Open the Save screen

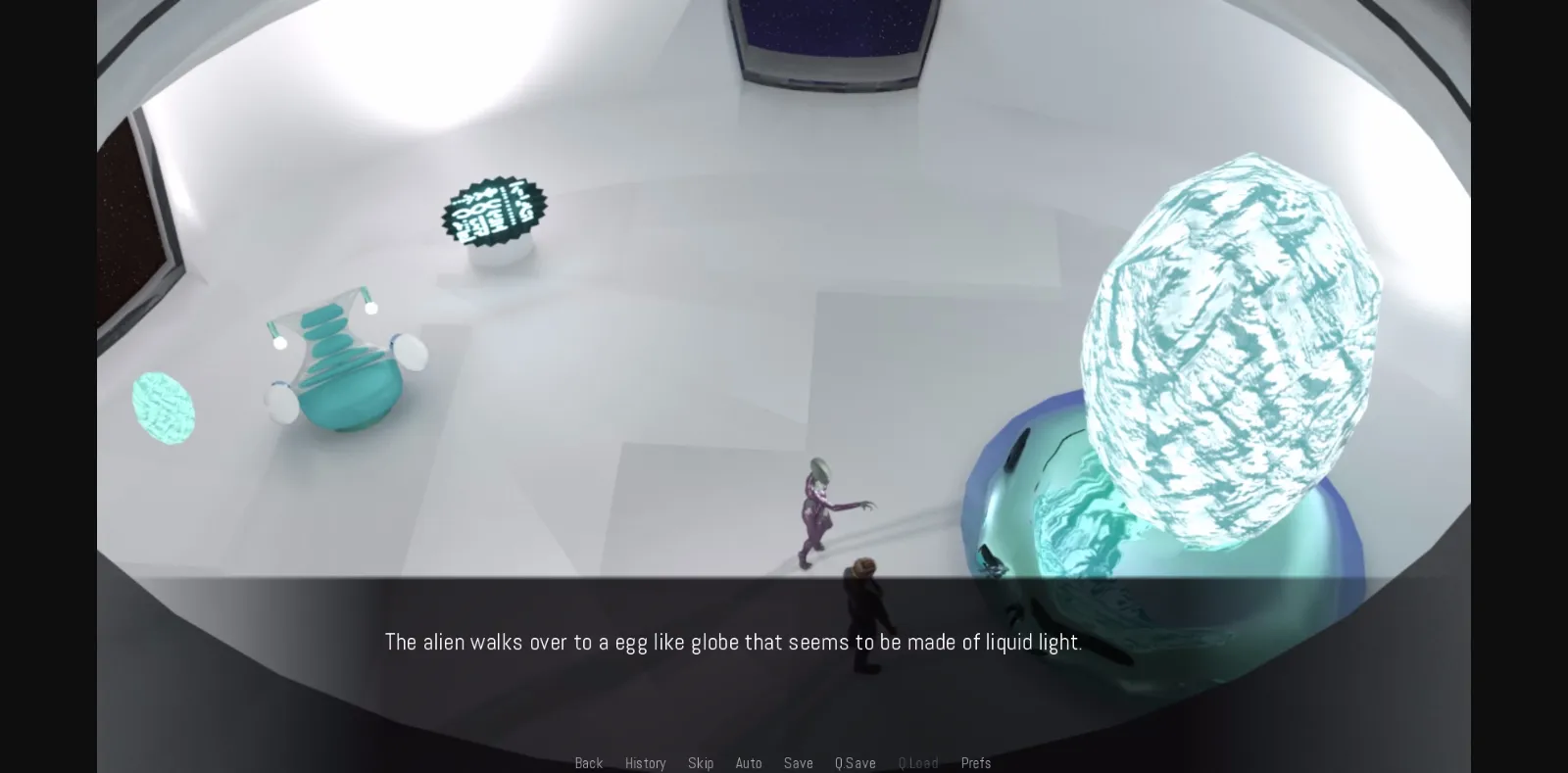point(798,762)
